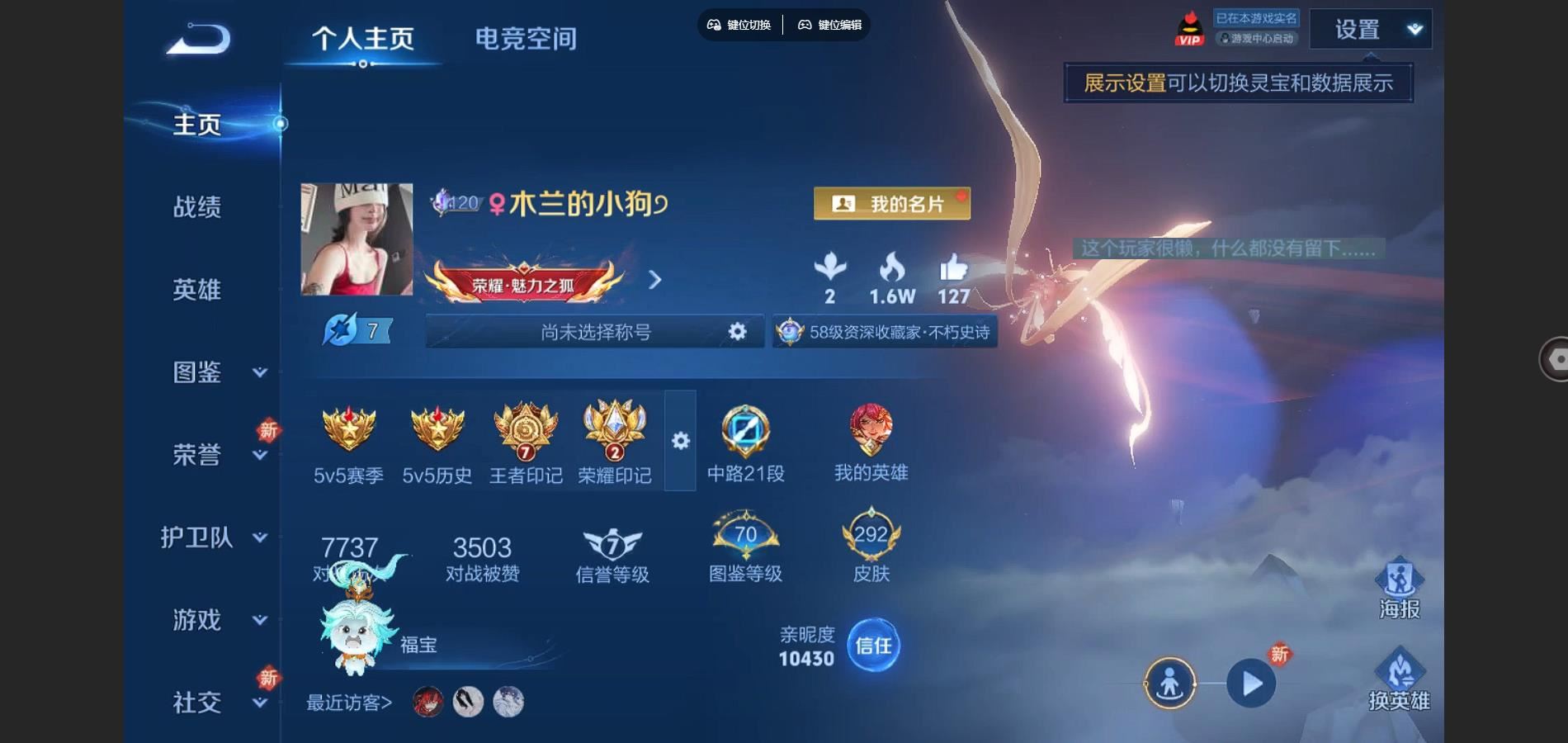The height and width of the screenshot is (743, 1568).
Task: Expand the 荣誉 menu entry
Action: 216,455
